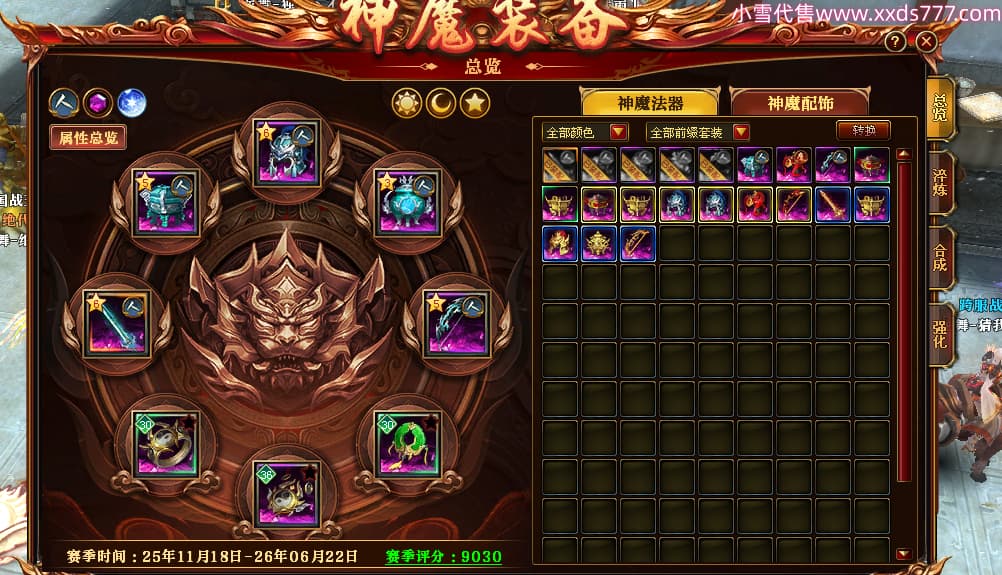Select the equipped glowing sword slot
Viewport: 1002px width, 575px height.
pos(118,321)
